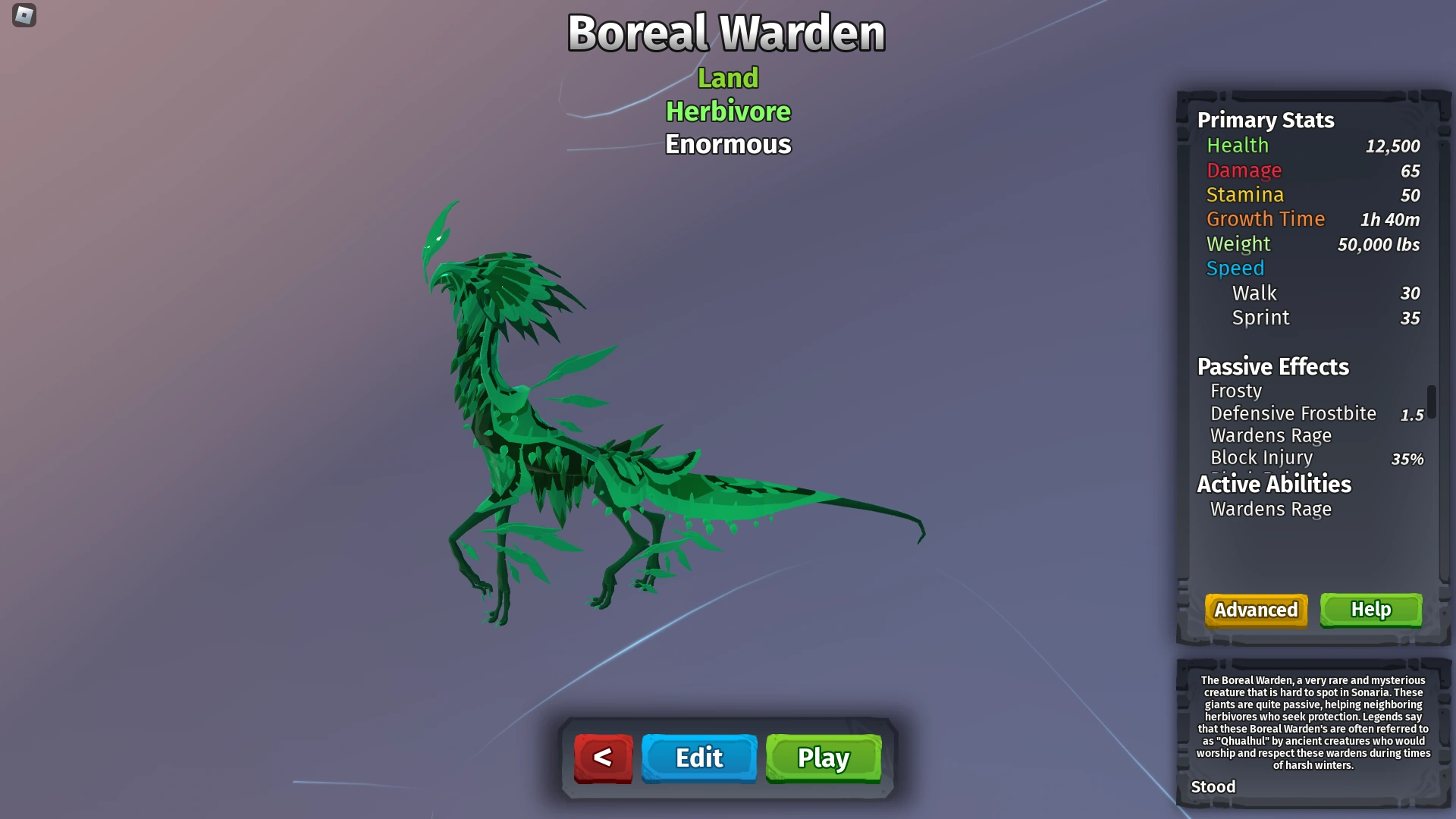Click the Boreal Warden title text
This screenshot has width=1456, height=819.
(727, 32)
